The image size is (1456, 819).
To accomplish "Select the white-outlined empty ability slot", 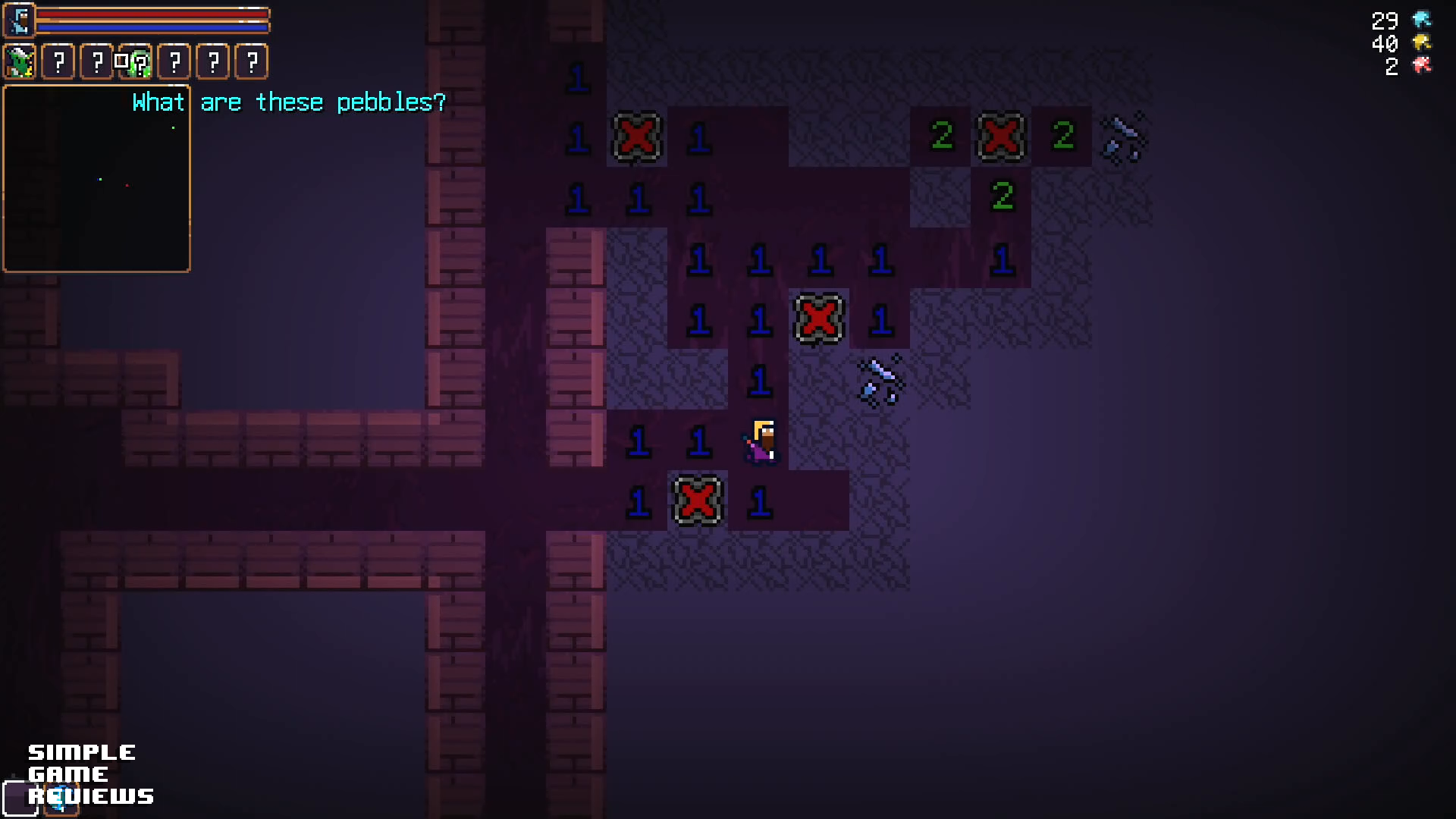I will tap(20, 799).
